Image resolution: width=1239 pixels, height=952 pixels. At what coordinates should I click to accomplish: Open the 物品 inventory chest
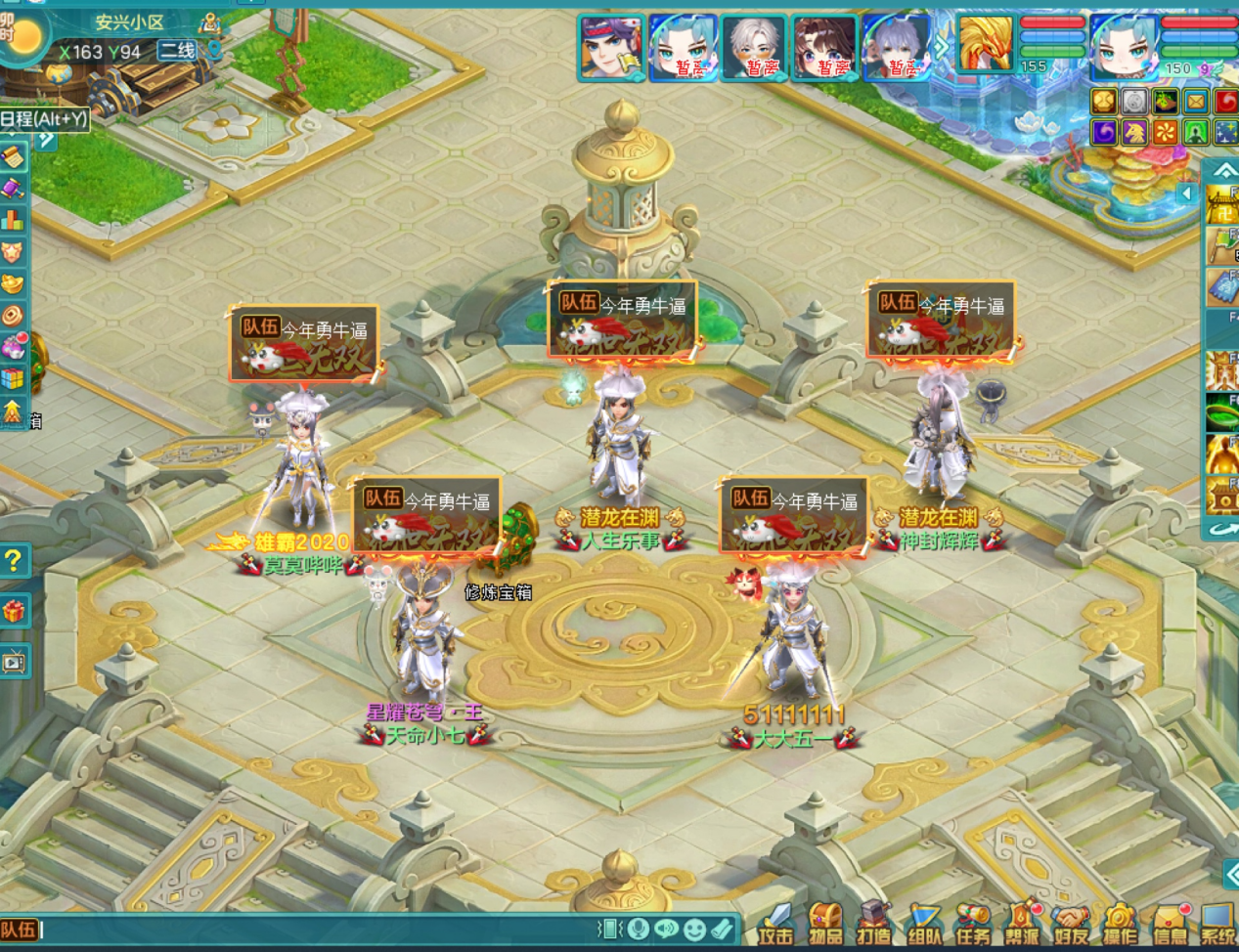click(x=826, y=925)
